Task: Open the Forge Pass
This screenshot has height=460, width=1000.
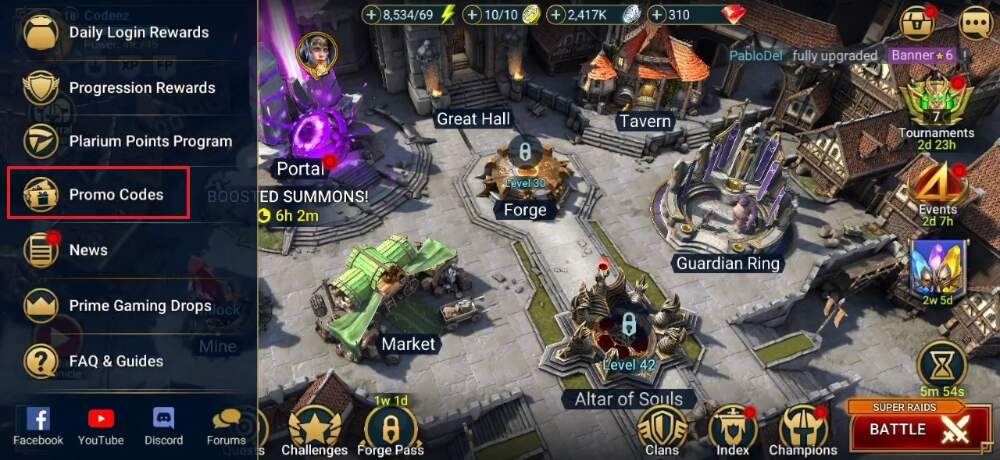Action: pos(391,430)
